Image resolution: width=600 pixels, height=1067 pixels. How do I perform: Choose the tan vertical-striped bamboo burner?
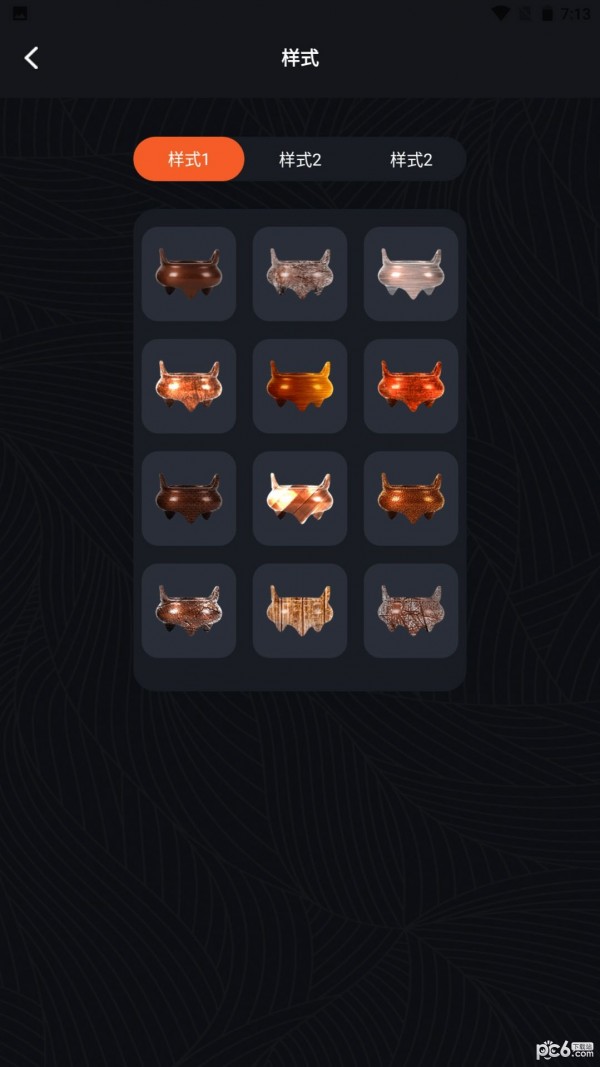point(300,609)
